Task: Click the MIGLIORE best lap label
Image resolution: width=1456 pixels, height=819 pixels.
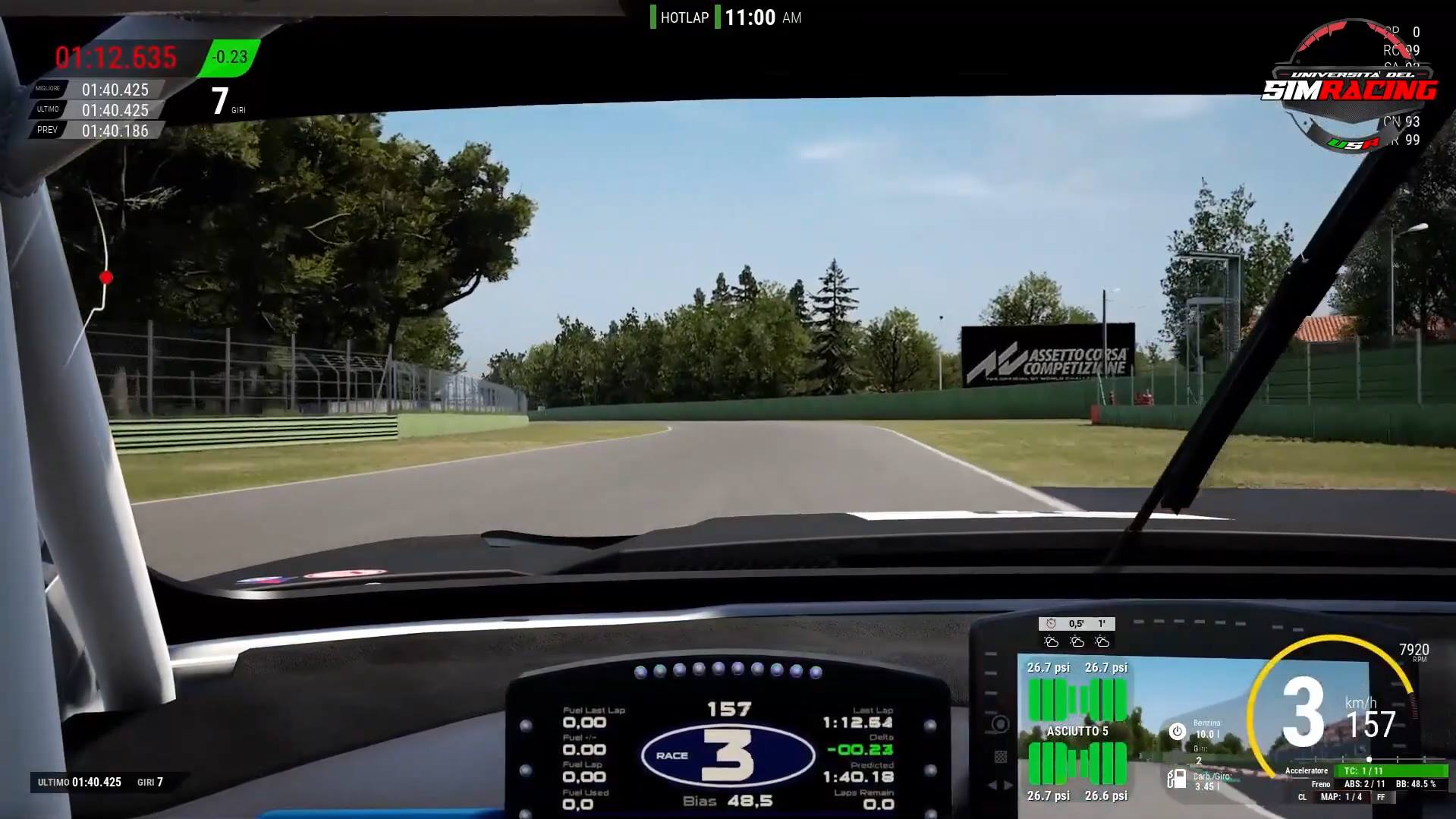Action: [x=47, y=89]
